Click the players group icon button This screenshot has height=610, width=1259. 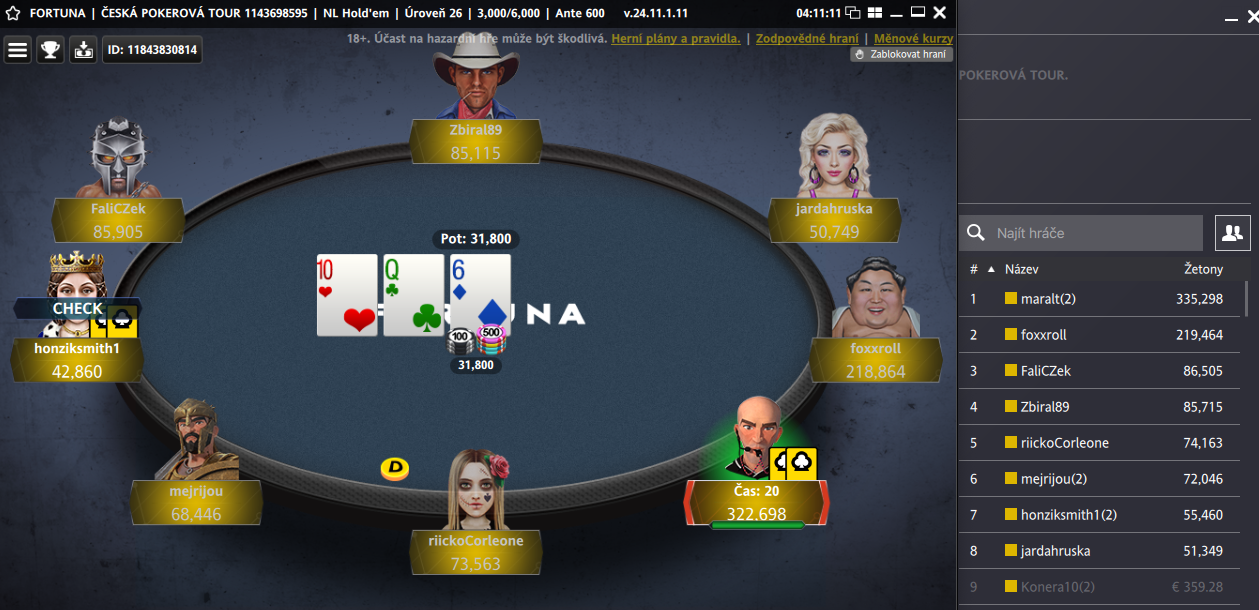pos(1232,233)
